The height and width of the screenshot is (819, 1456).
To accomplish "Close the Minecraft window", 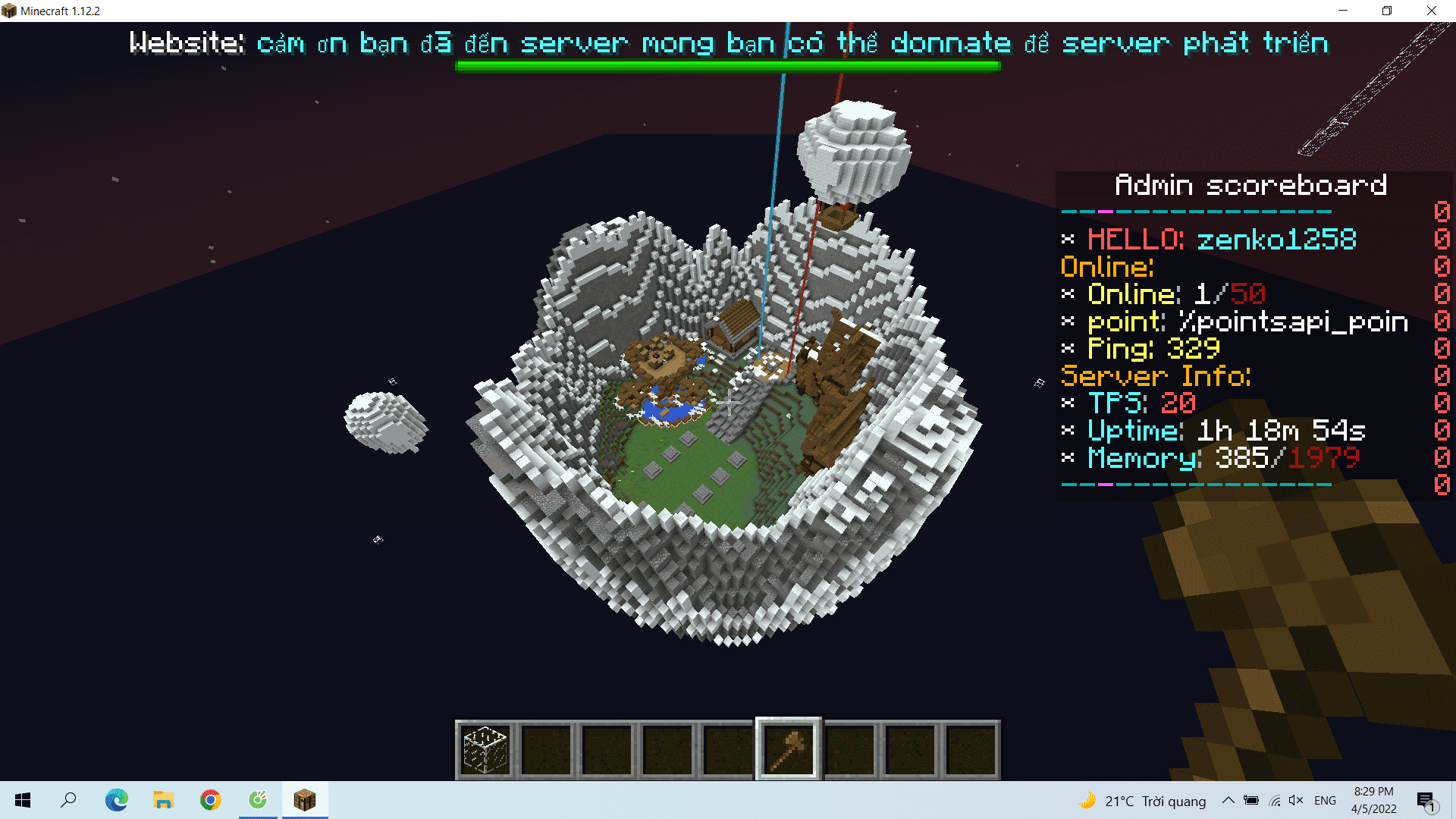I will (x=1431, y=11).
